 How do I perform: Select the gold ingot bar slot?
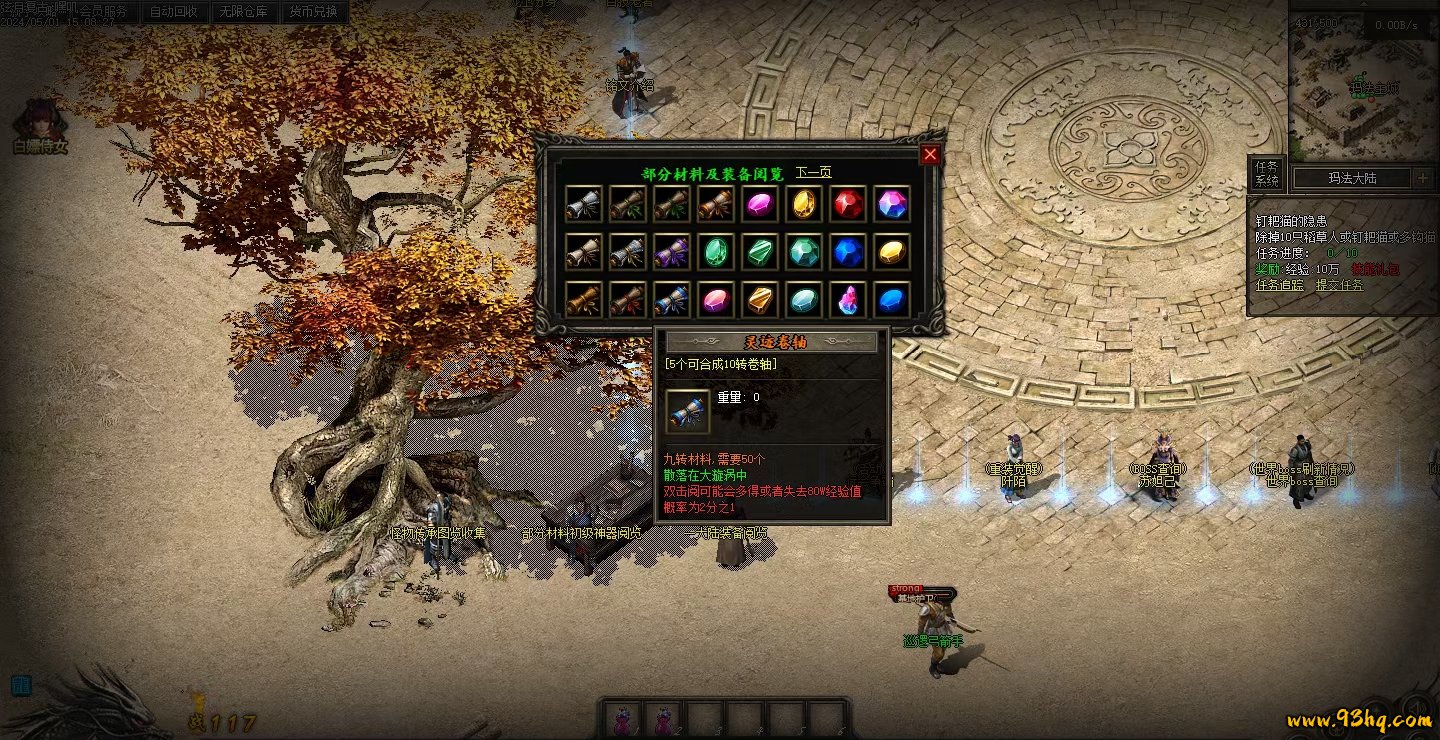click(759, 299)
